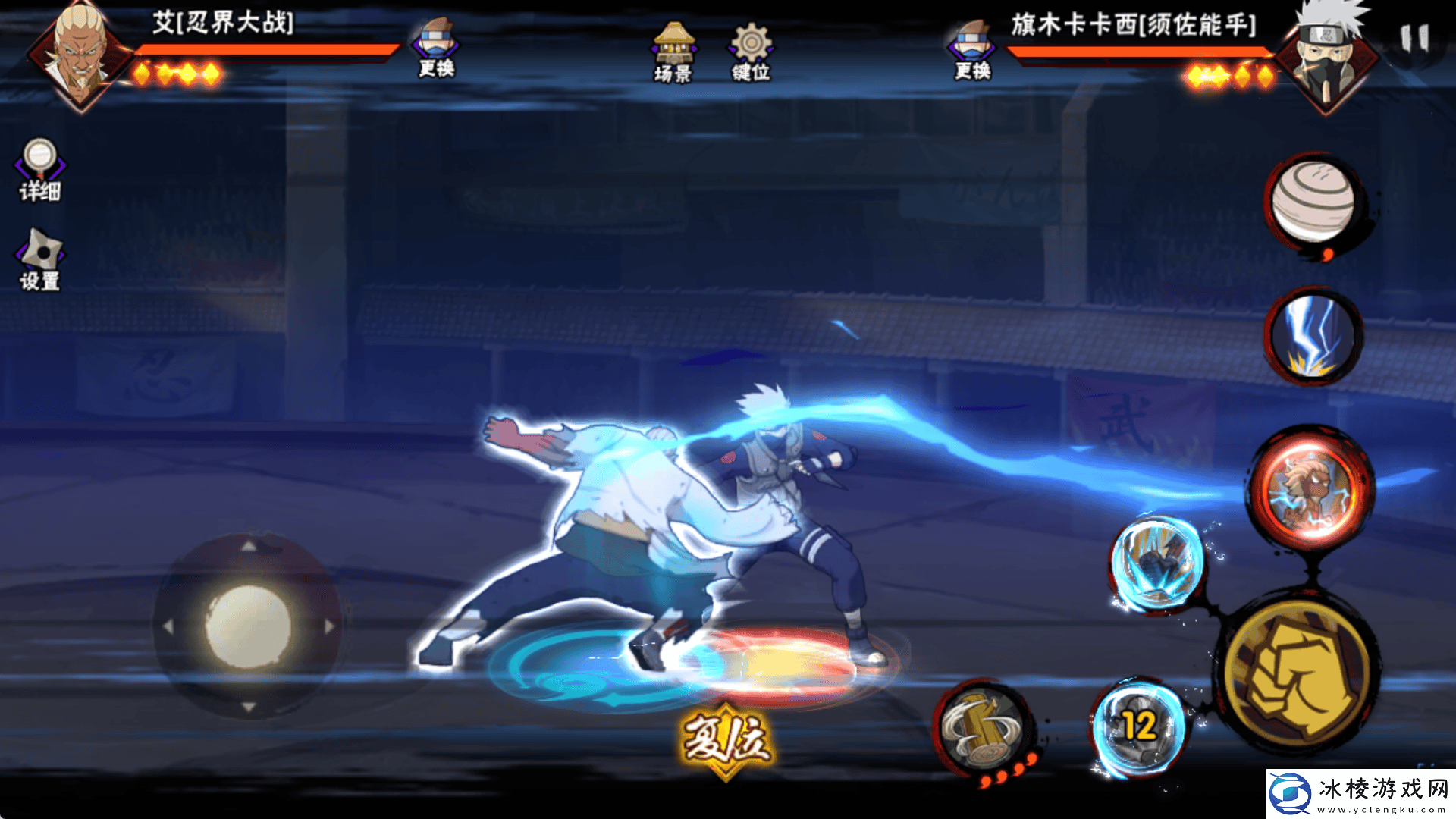Trigger the glowing blue fist skill
The width and height of the screenshot is (1456, 819).
pyautogui.click(x=1157, y=563)
